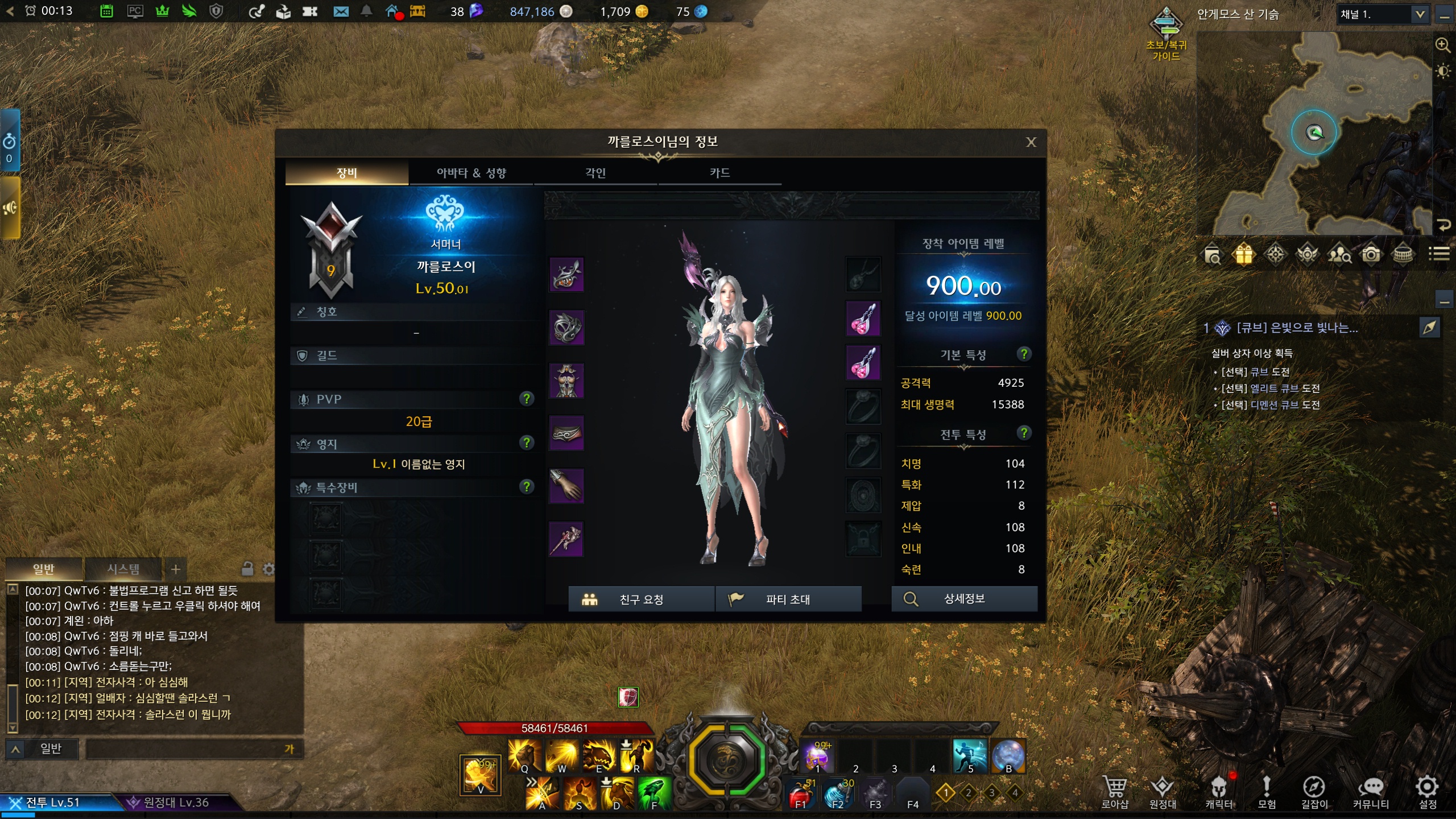1456x819 pixels.
Task: Open the mail envelope icon
Action: [x=341, y=11]
